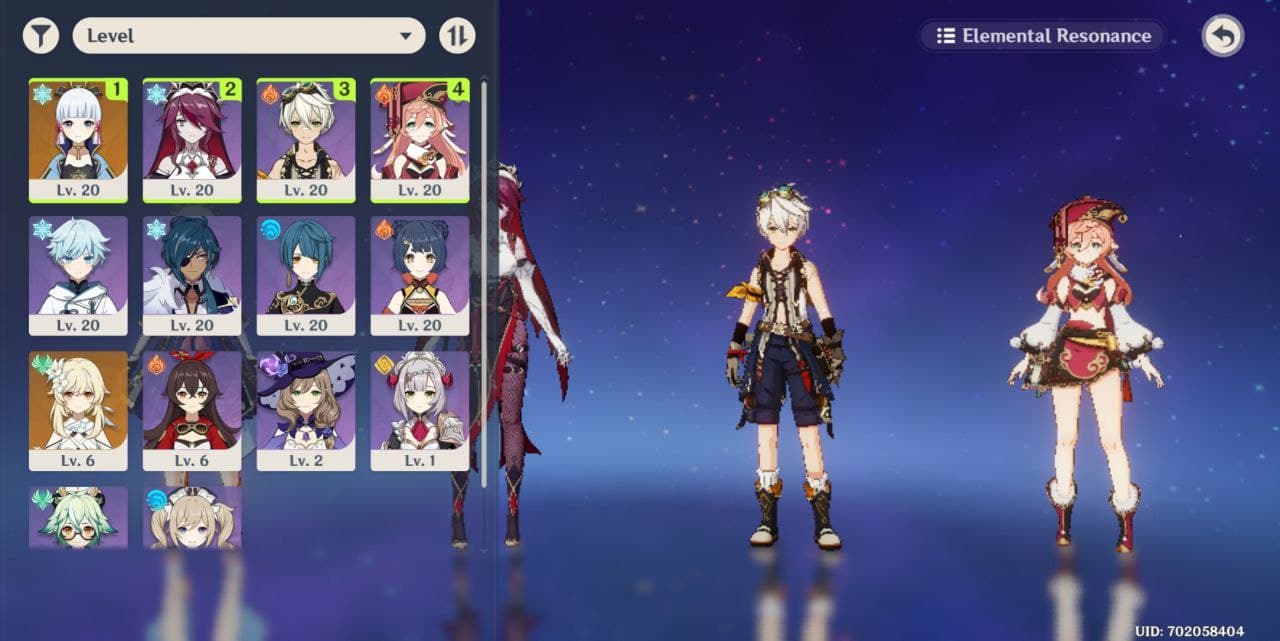Choose the Kaeya character card
Screen dimensions: 1280x641
(x=192, y=275)
